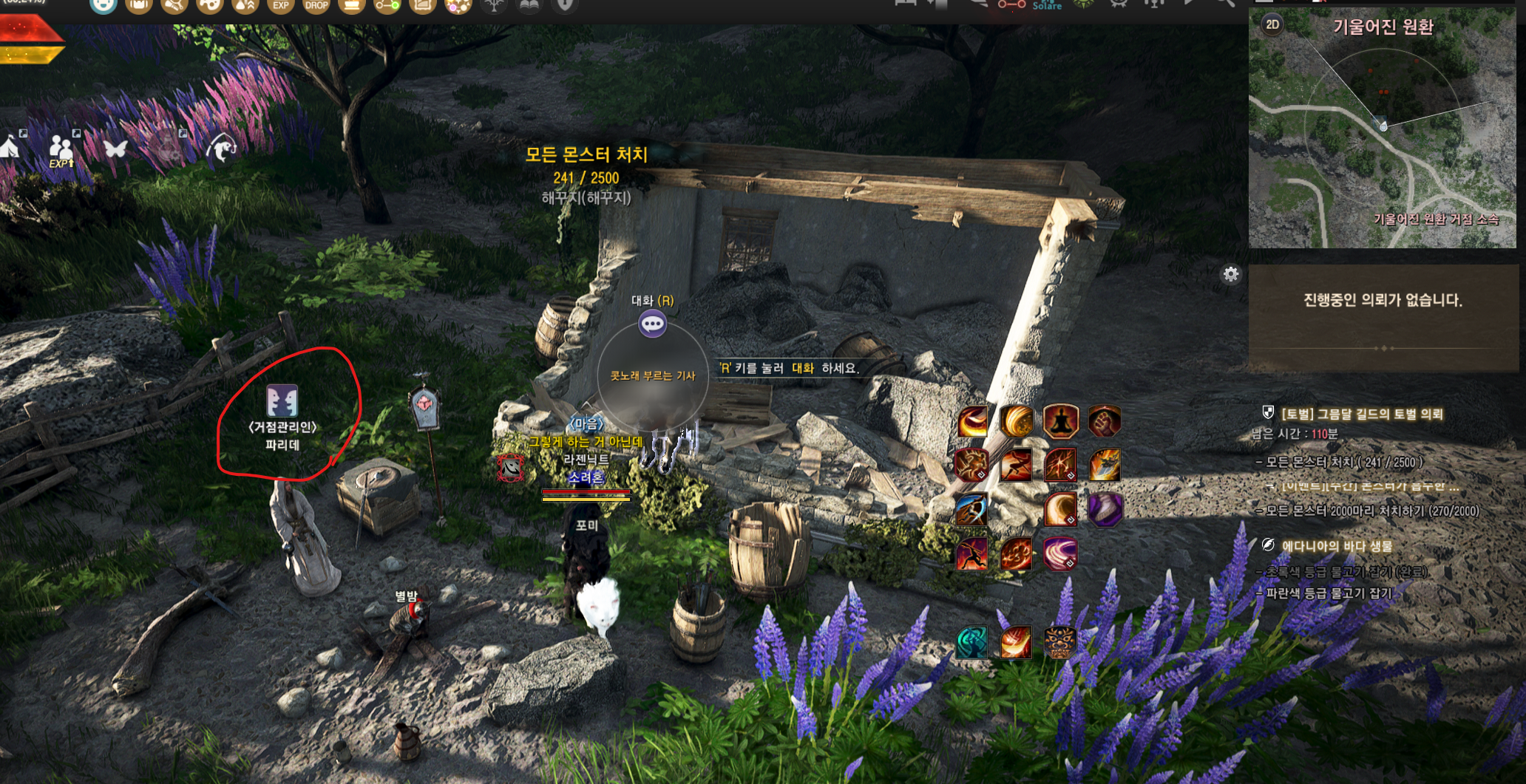Use the teal swirling figure skill

[x=971, y=642]
